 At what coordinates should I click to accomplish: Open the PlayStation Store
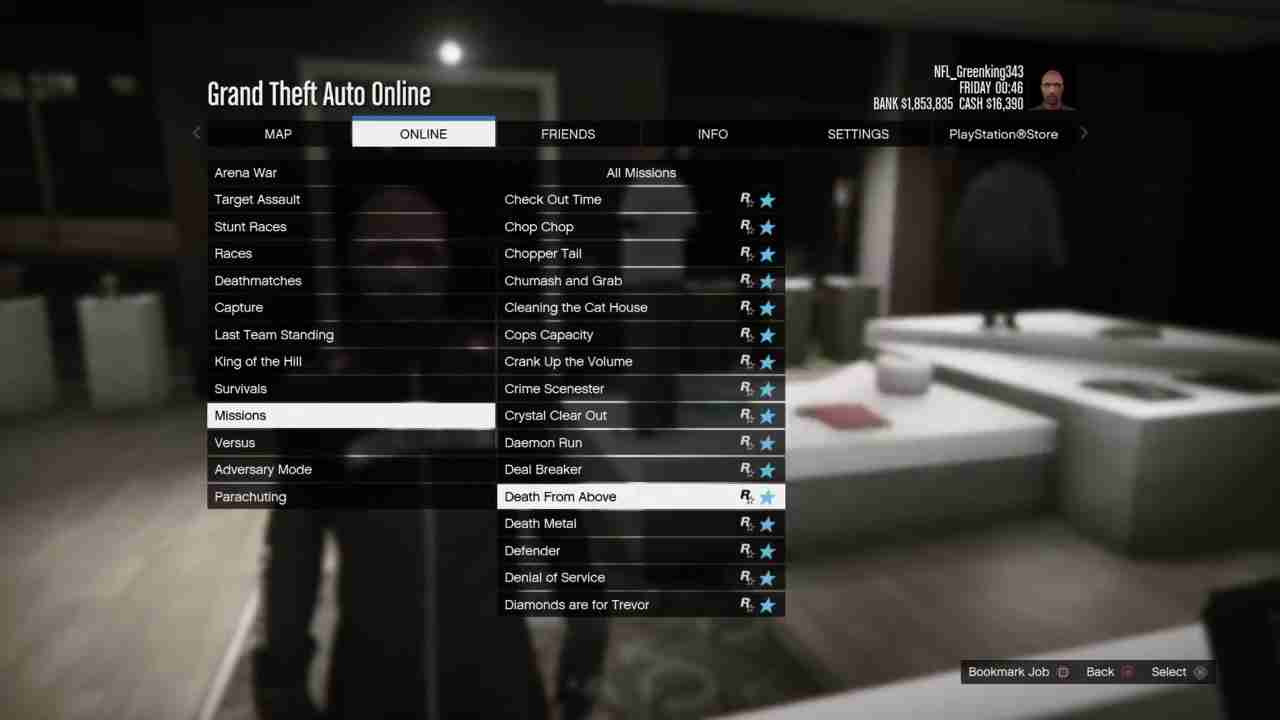pos(1003,133)
